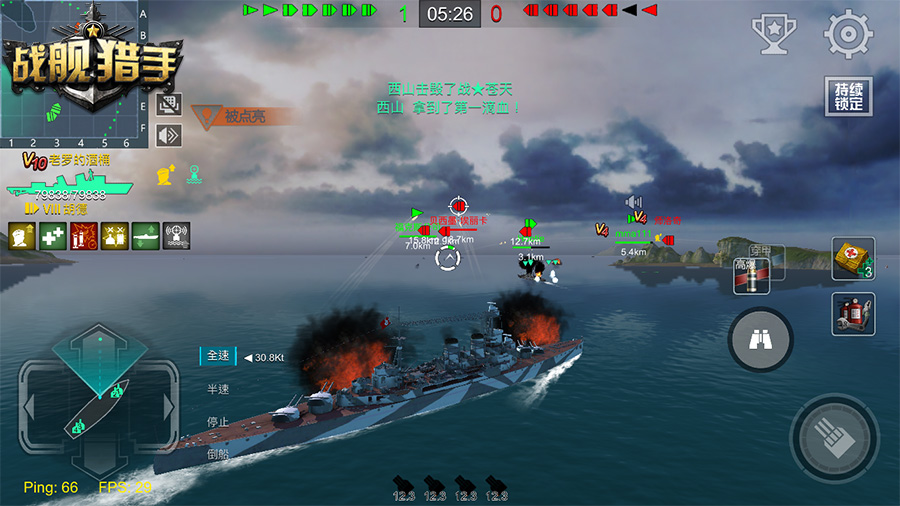The height and width of the screenshot is (506, 900).
Task: Set engine to 全速 full speed
Action: pos(217,356)
